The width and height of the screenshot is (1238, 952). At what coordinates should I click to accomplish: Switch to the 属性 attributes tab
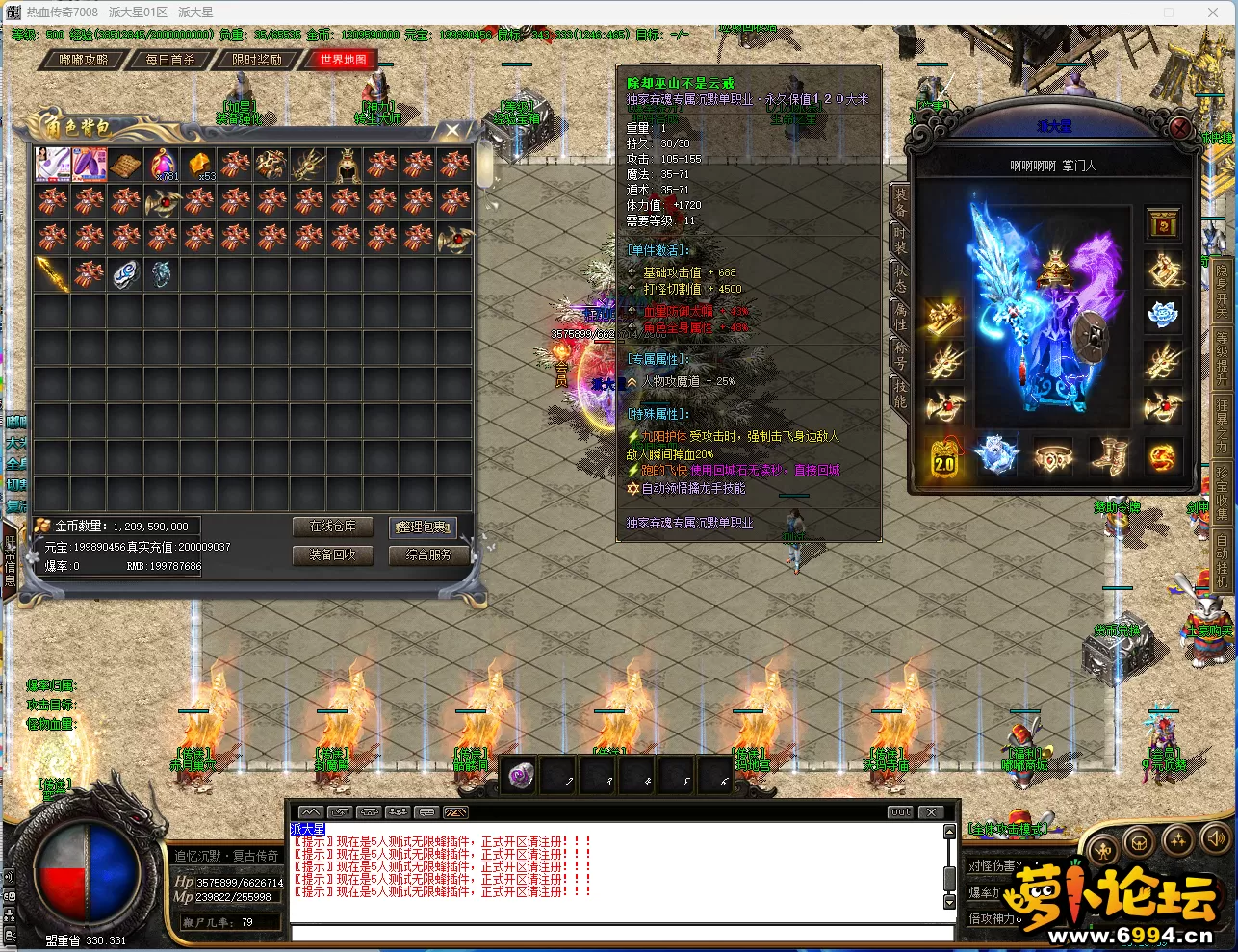(899, 321)
